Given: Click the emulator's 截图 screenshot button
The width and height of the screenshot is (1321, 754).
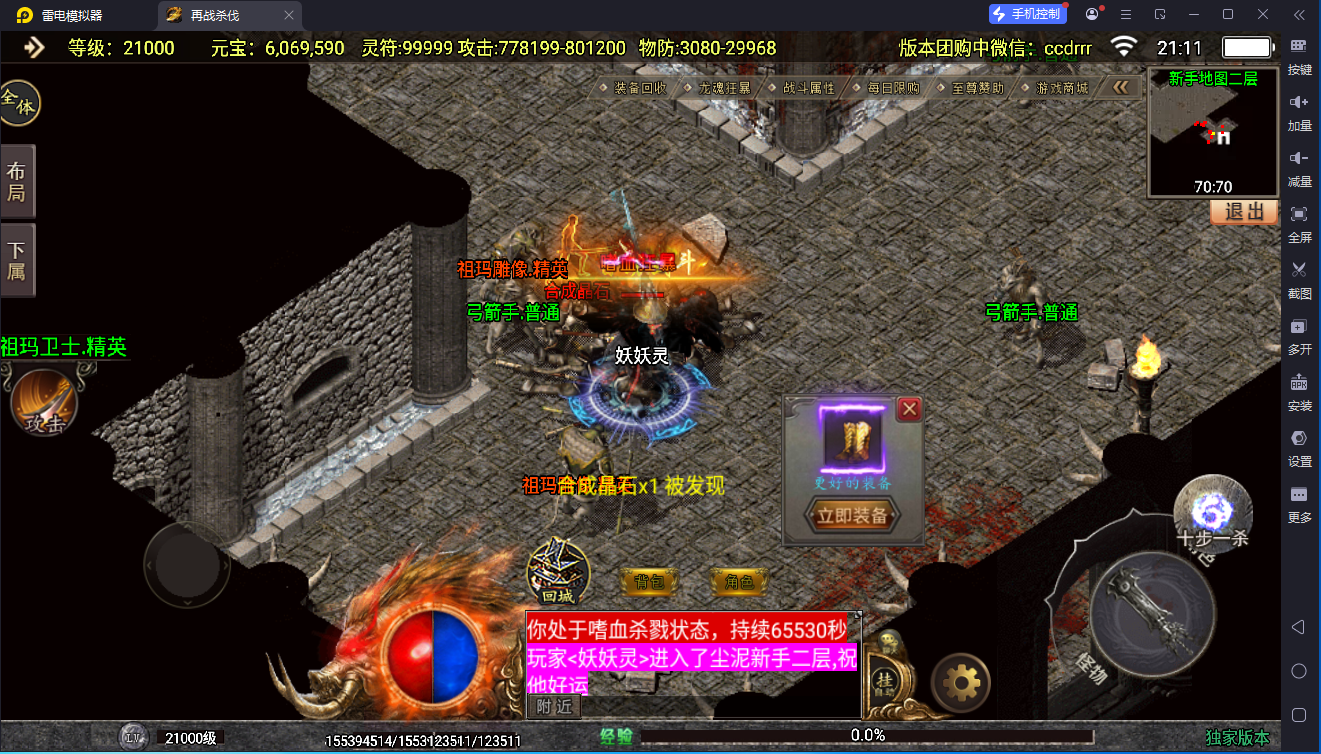Looking at the screenshot, I should [x=1299, y=279].
